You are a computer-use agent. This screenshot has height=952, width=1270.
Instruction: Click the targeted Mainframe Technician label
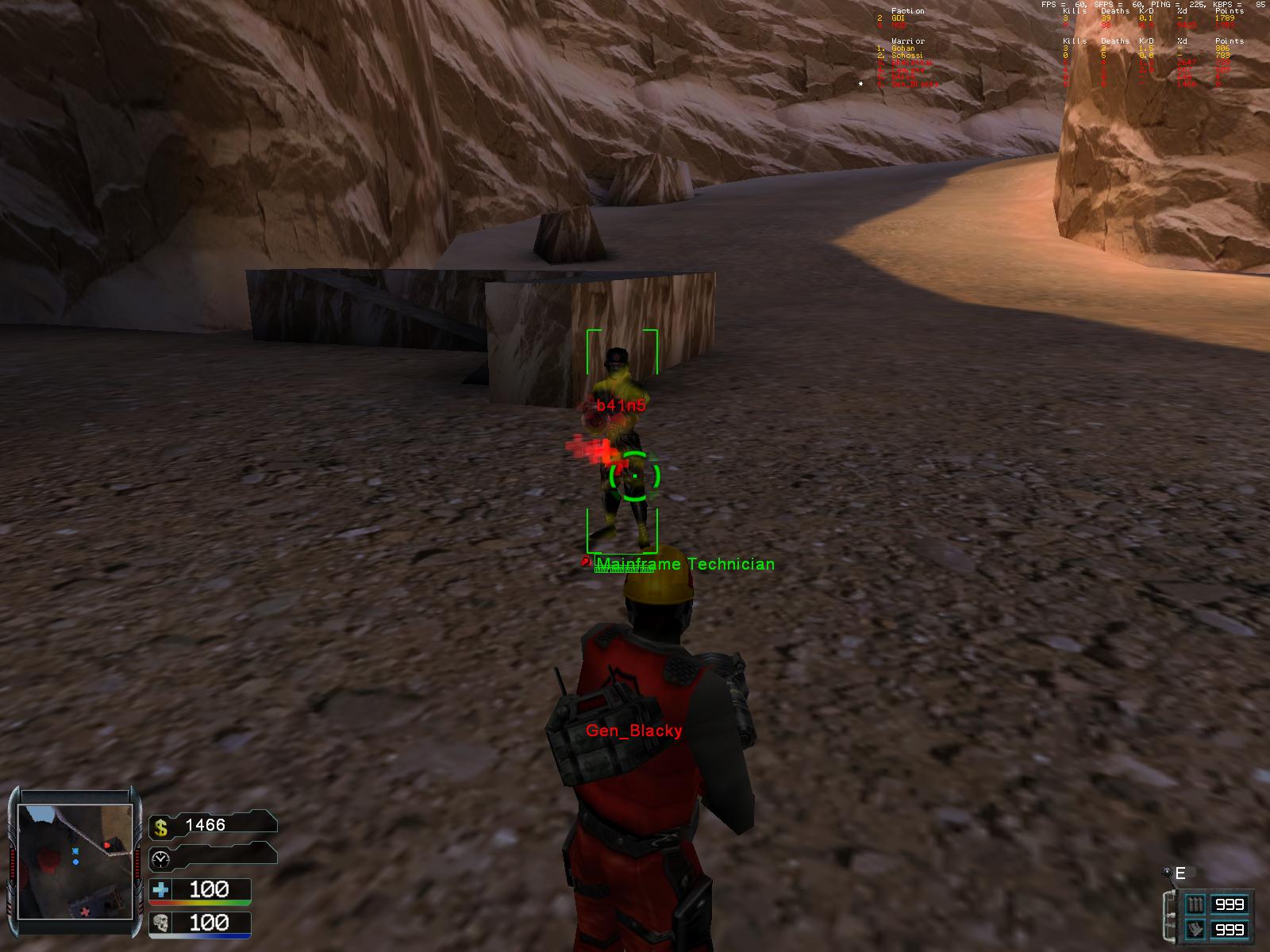684,564
